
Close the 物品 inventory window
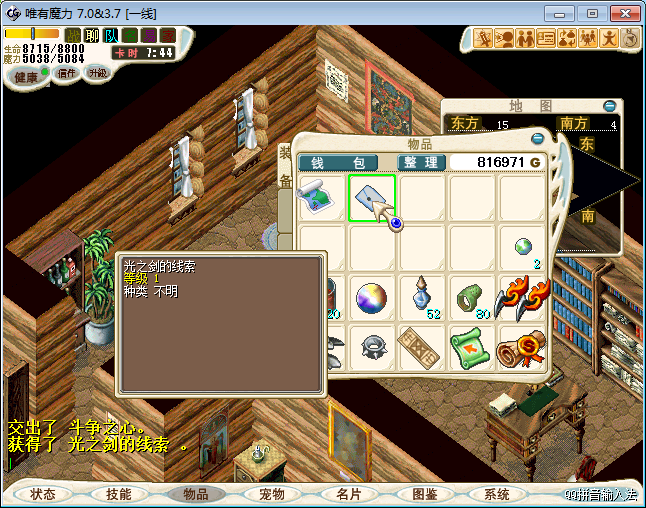coord(538,139)
